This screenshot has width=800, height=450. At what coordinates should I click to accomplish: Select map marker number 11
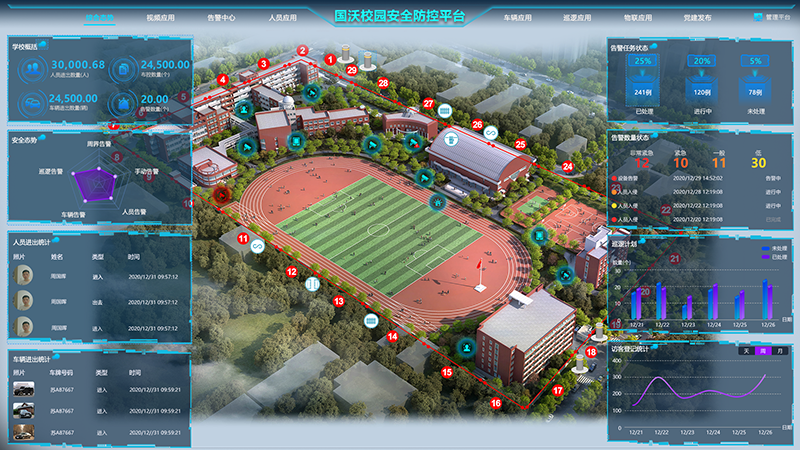(x=243, y=238)
